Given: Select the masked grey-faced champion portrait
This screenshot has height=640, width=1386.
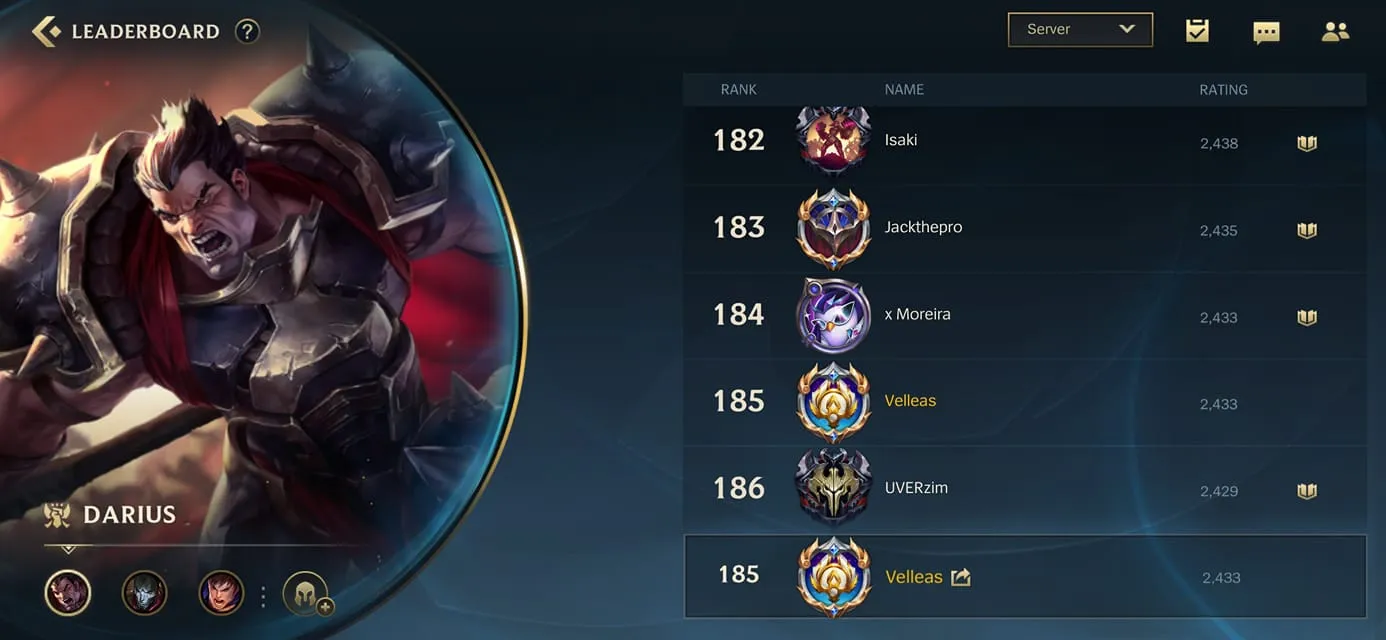Looking at the screenshot, I should click(x=144, y=593).
